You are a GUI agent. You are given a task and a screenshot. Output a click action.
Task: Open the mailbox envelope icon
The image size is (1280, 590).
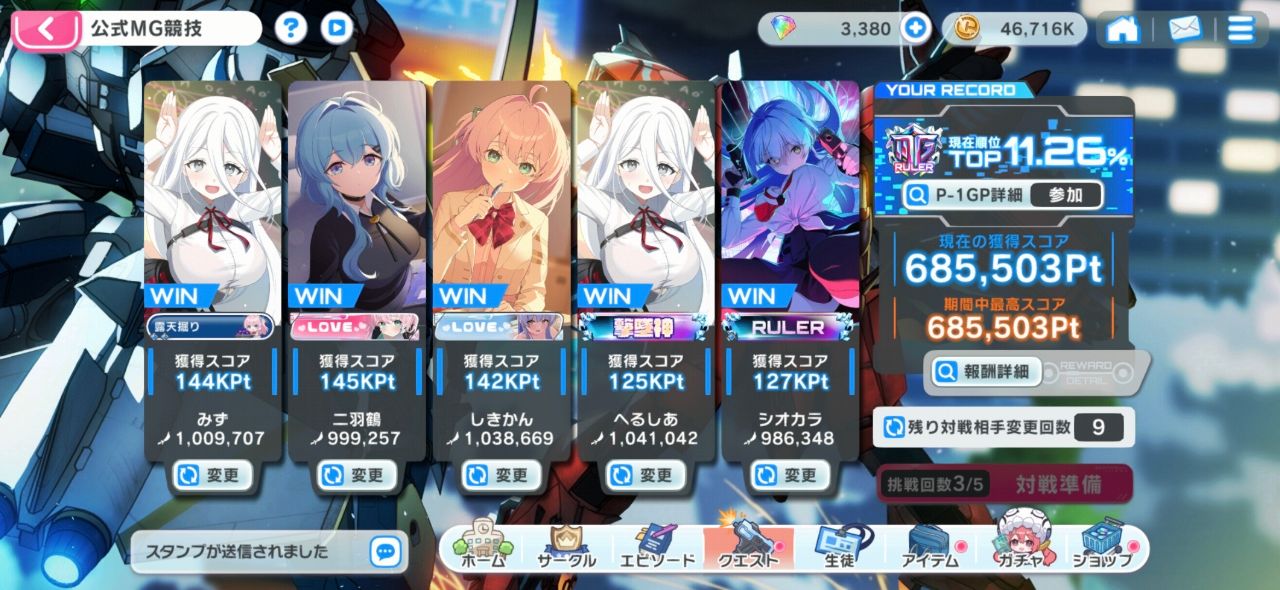coord(1185,29)
